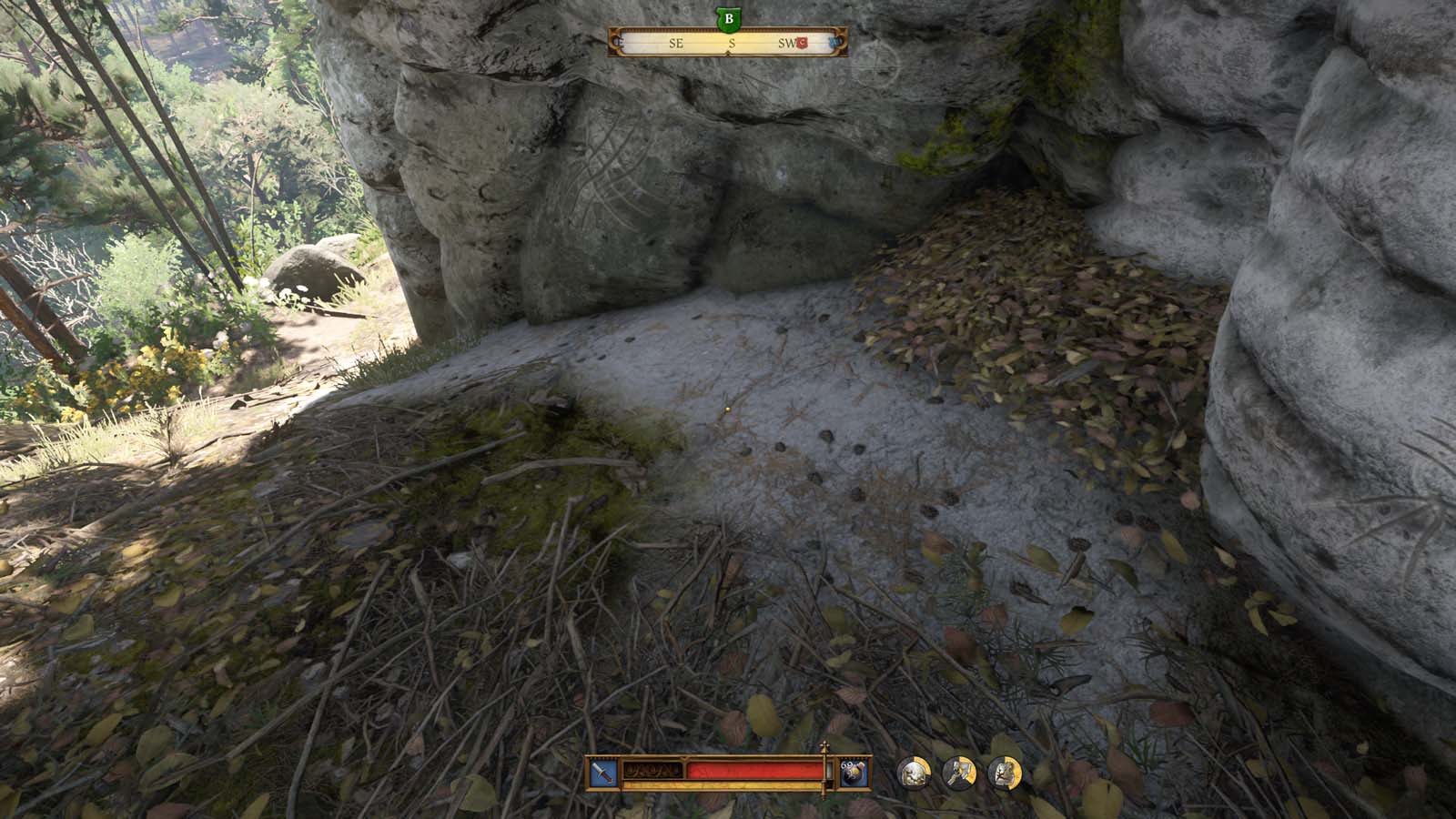Click the explosive flask icon showing 69
Viewport: 1456px width, 819px height.
[x=852, y=772]
